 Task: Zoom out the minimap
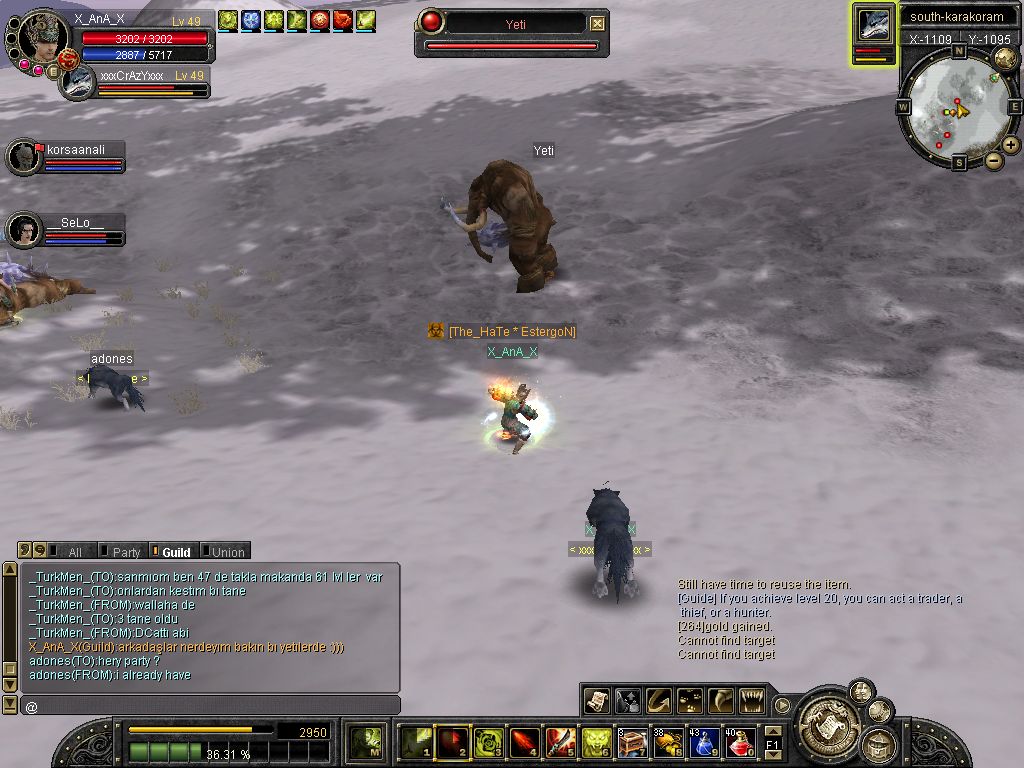994,160
